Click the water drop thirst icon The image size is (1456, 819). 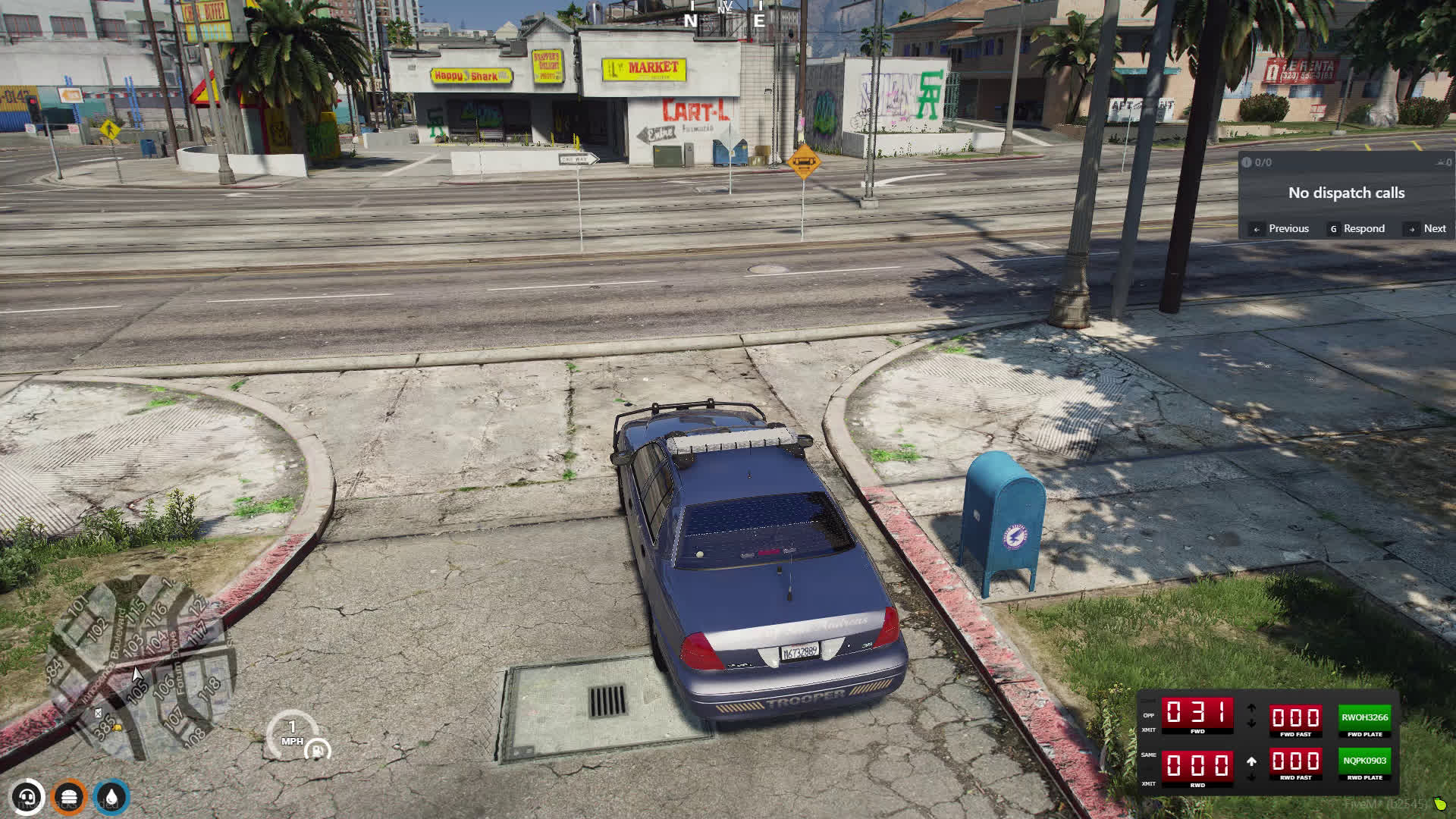(112, 798)
